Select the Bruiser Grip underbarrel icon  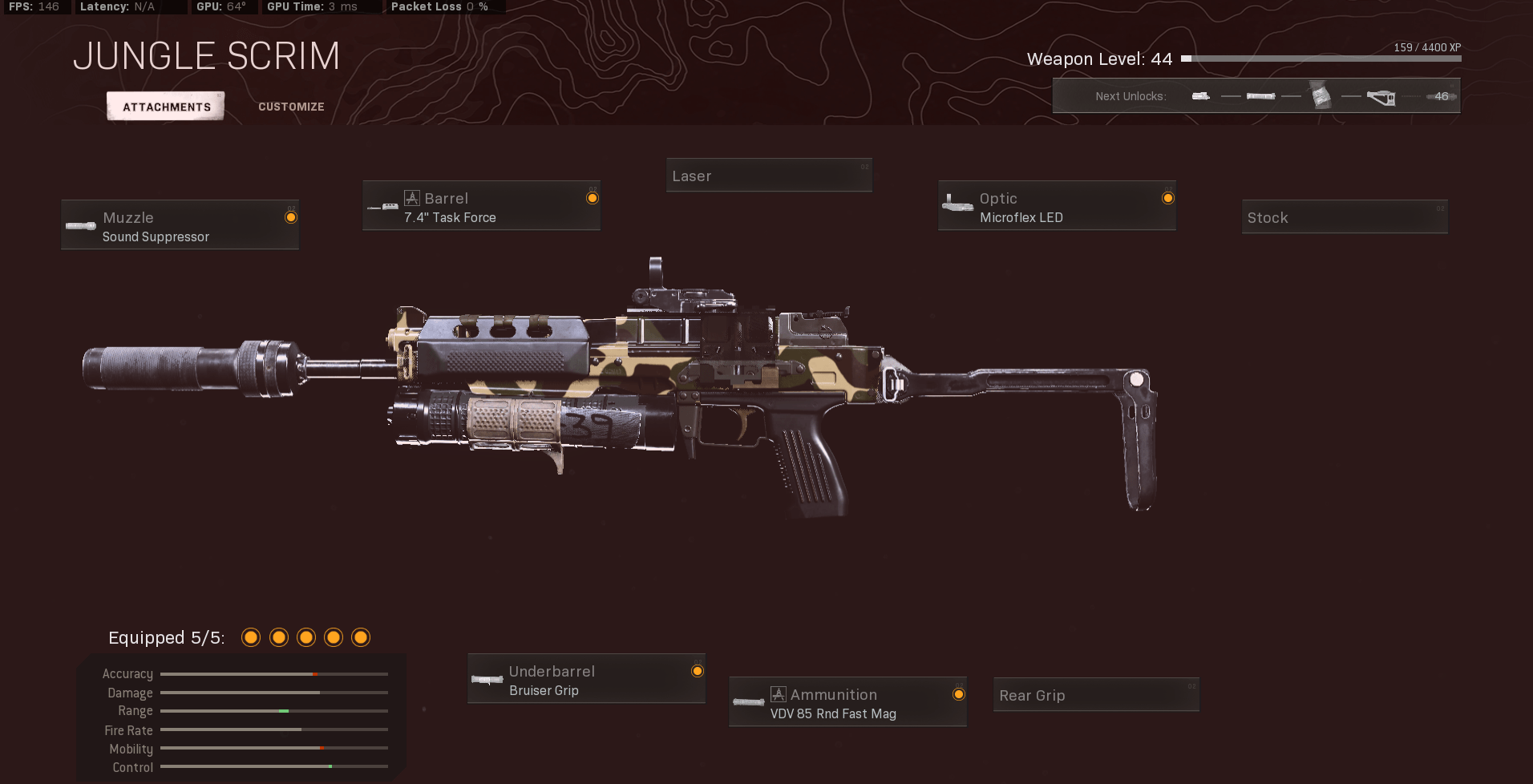(x=487, y=678)
